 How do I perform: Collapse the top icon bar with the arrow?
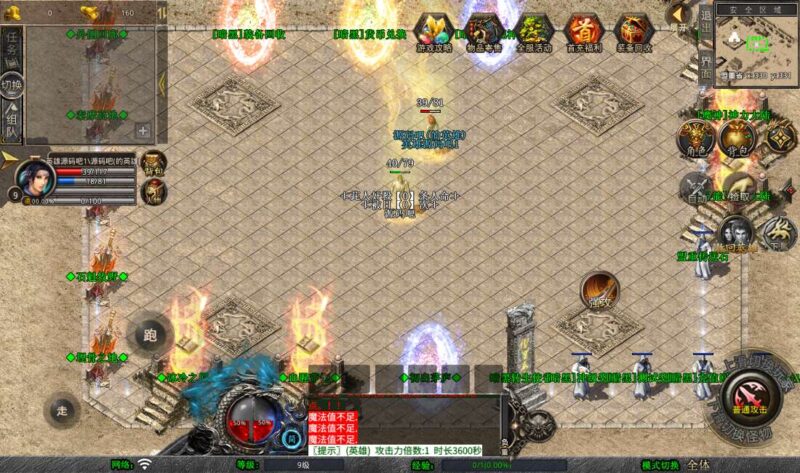(x=680, y=13)
